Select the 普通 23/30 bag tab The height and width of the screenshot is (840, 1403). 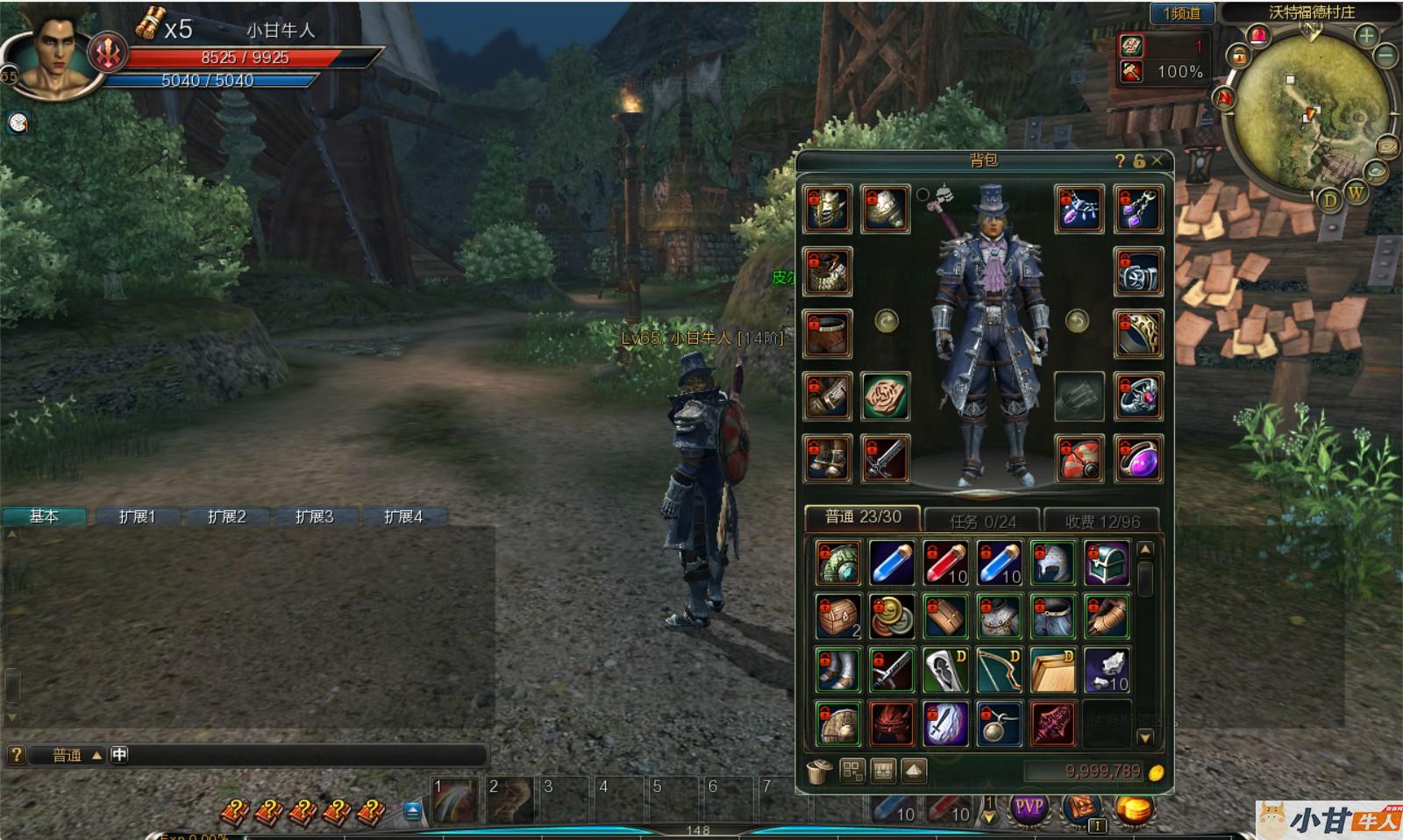point(863,517)
